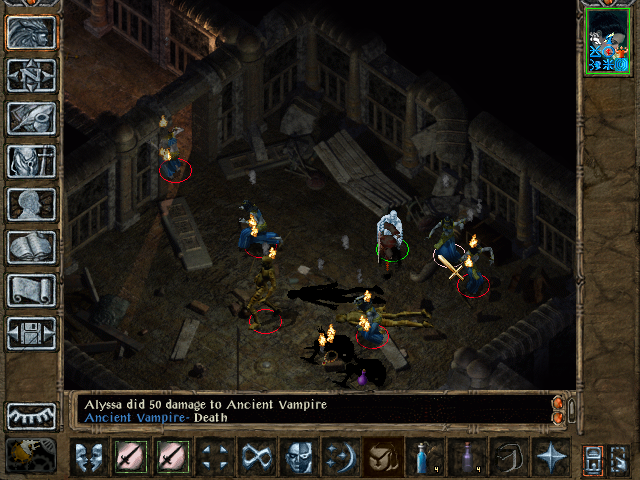
Task: Click the game clock to pause
Action: pos(31,455)
